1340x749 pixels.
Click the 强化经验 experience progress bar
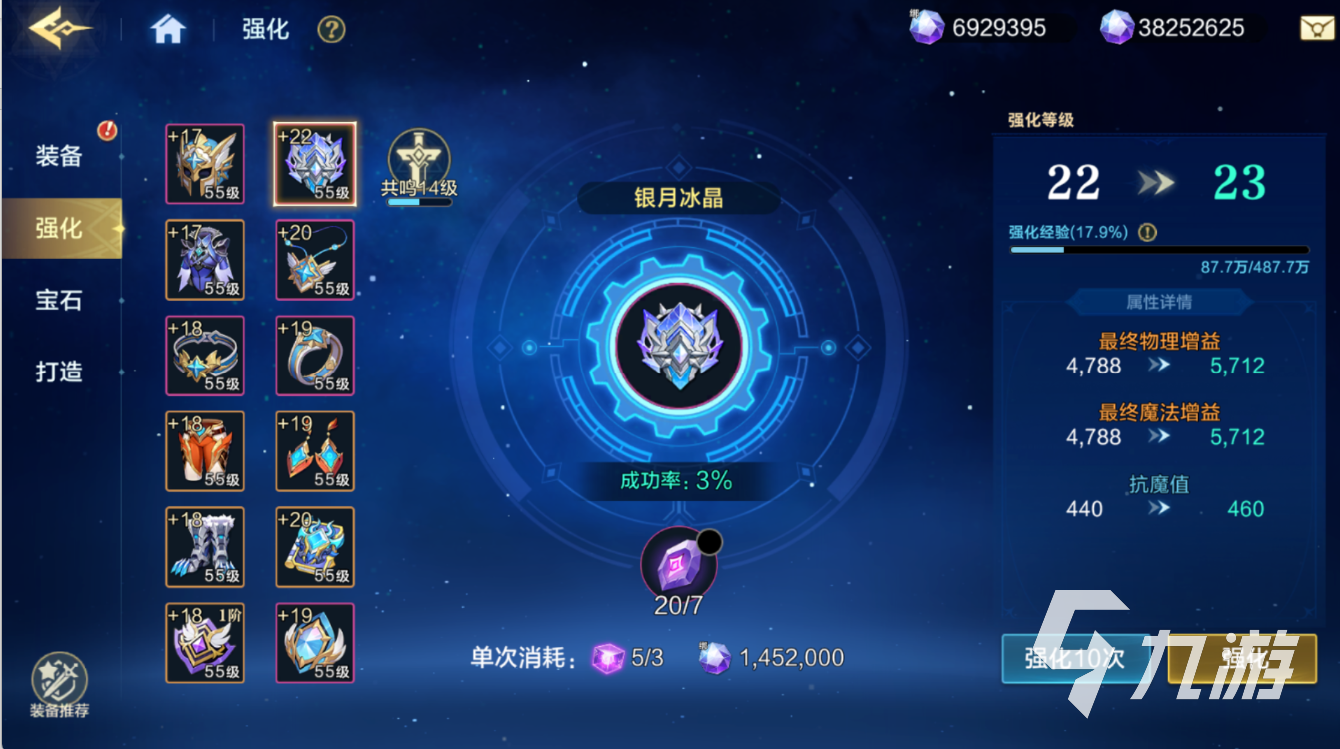click(1158, 251)
